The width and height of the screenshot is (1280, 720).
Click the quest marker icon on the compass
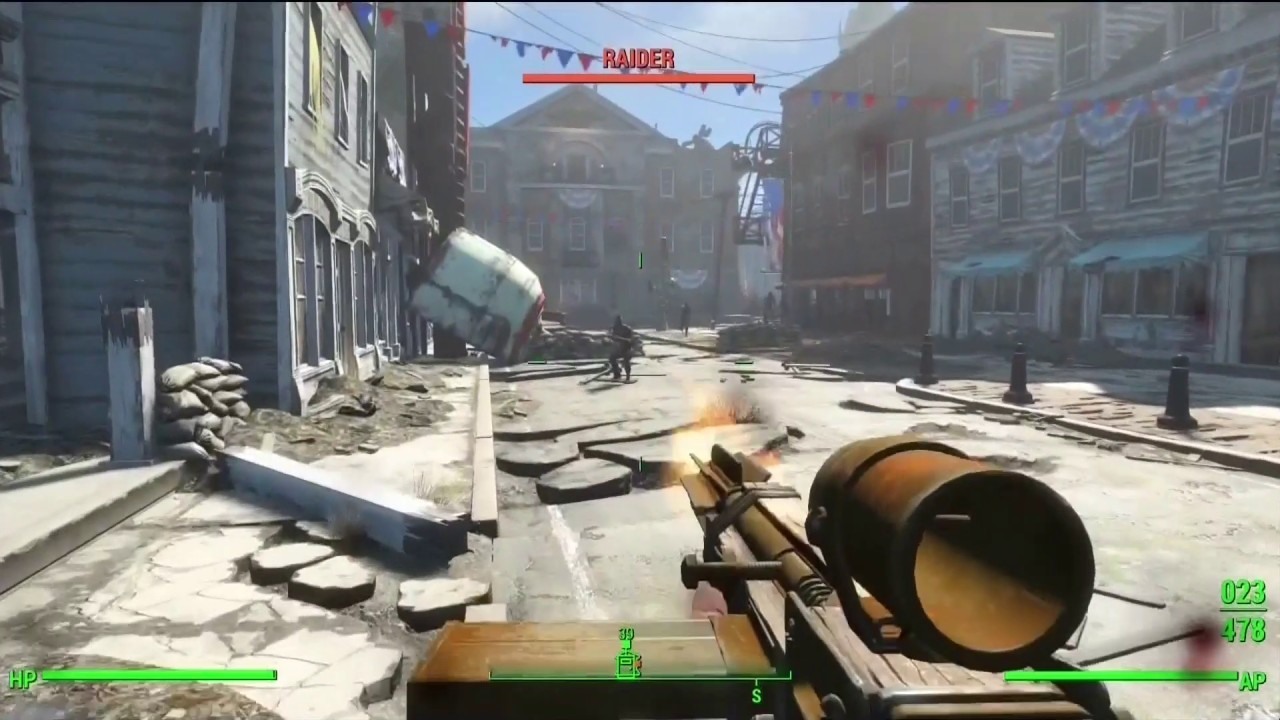(628, 666)
